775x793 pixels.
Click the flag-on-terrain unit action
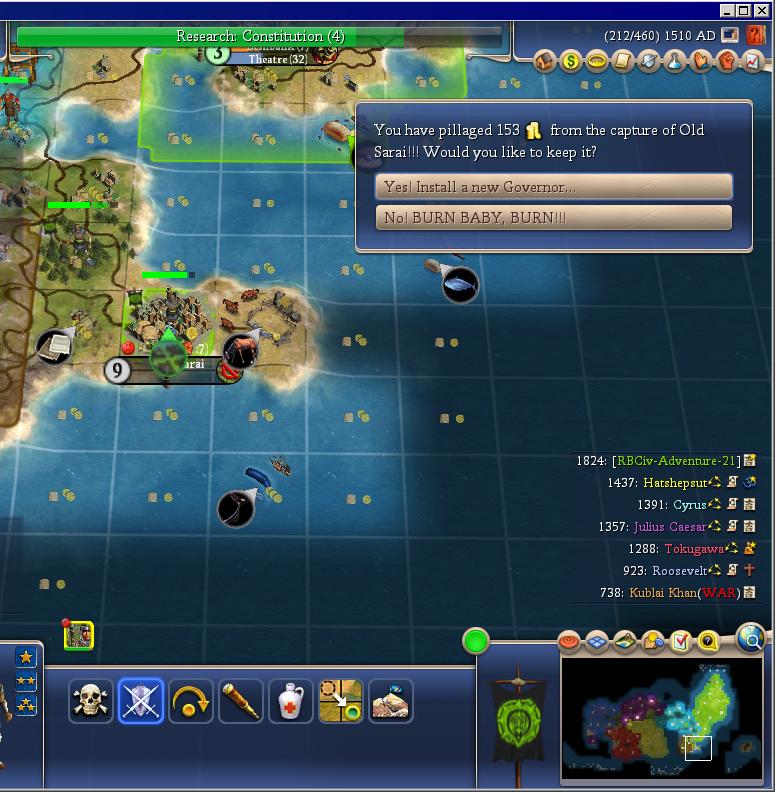click(391, 702)
